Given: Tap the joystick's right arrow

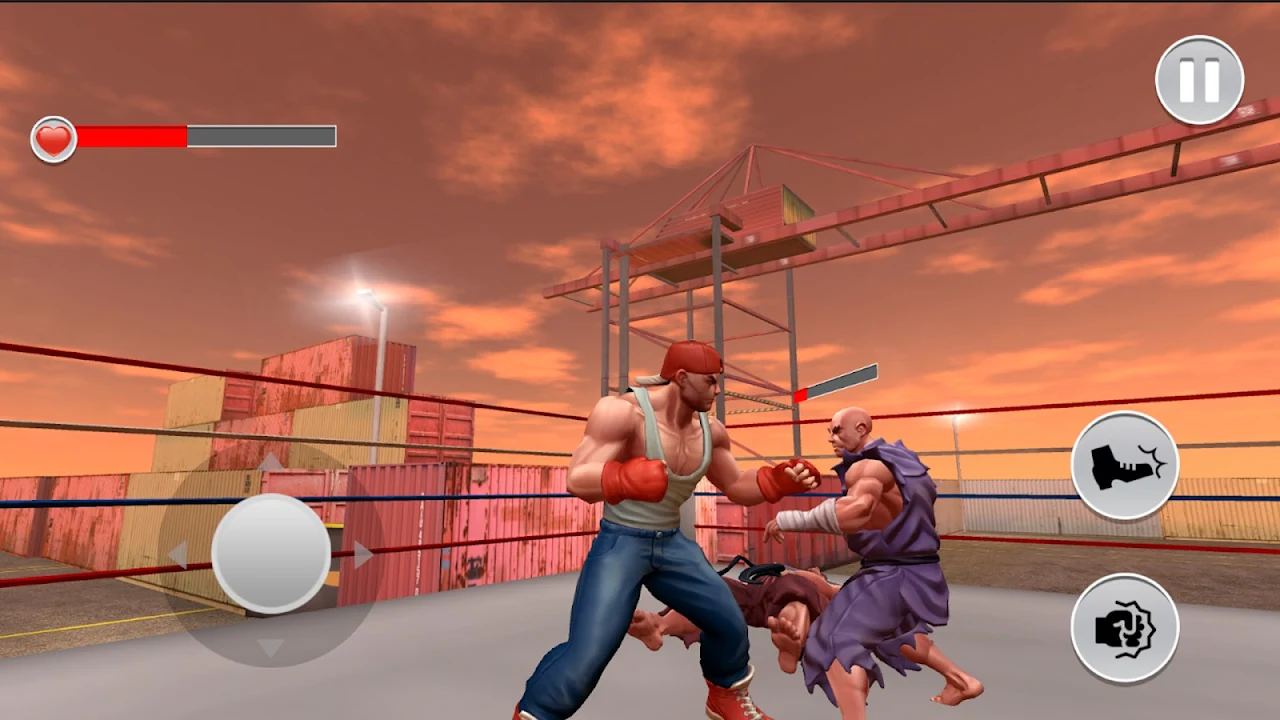Looking at the screenshot, I should 363,555.
